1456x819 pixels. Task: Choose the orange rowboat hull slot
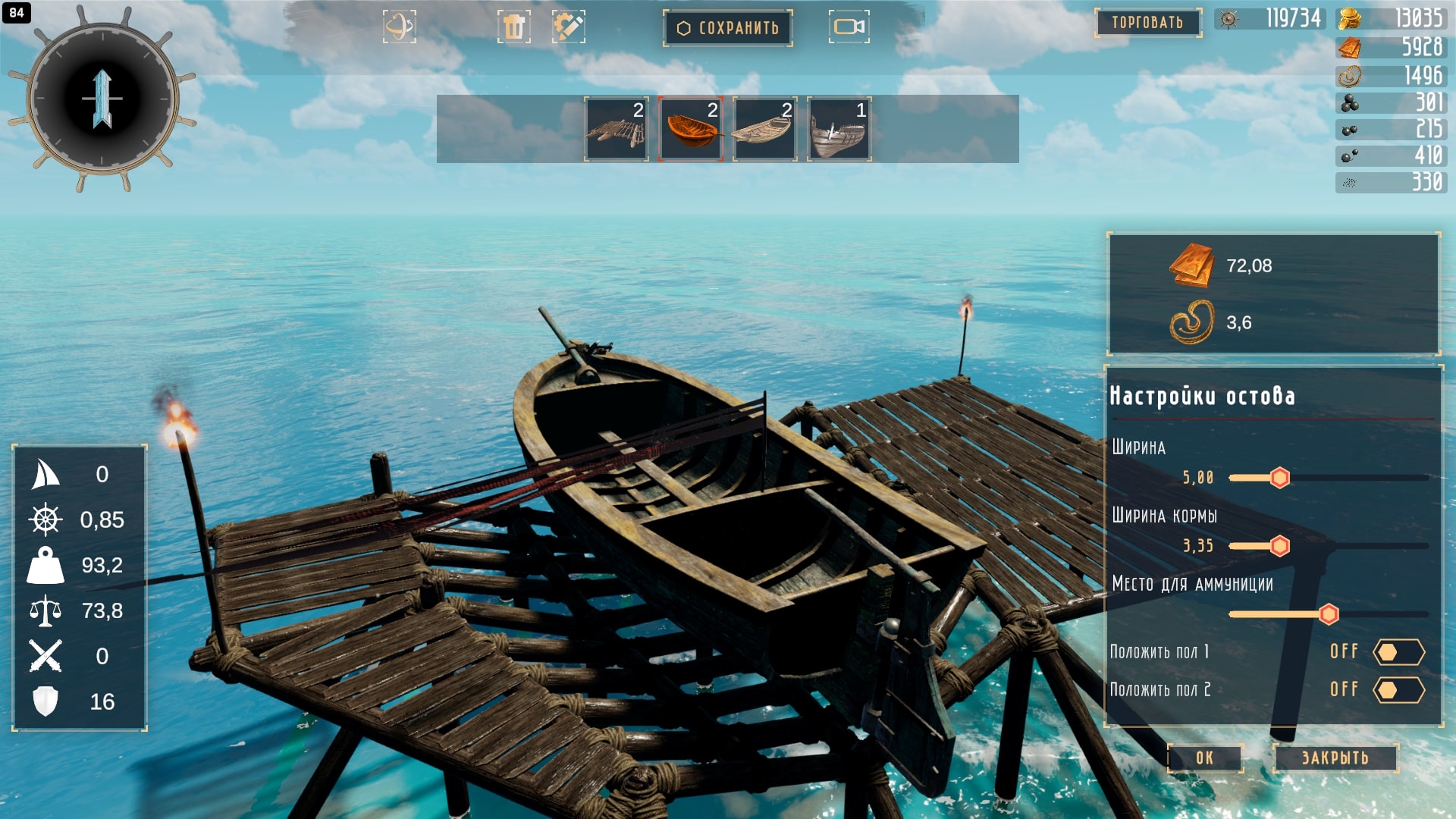[x=690, y=130]
